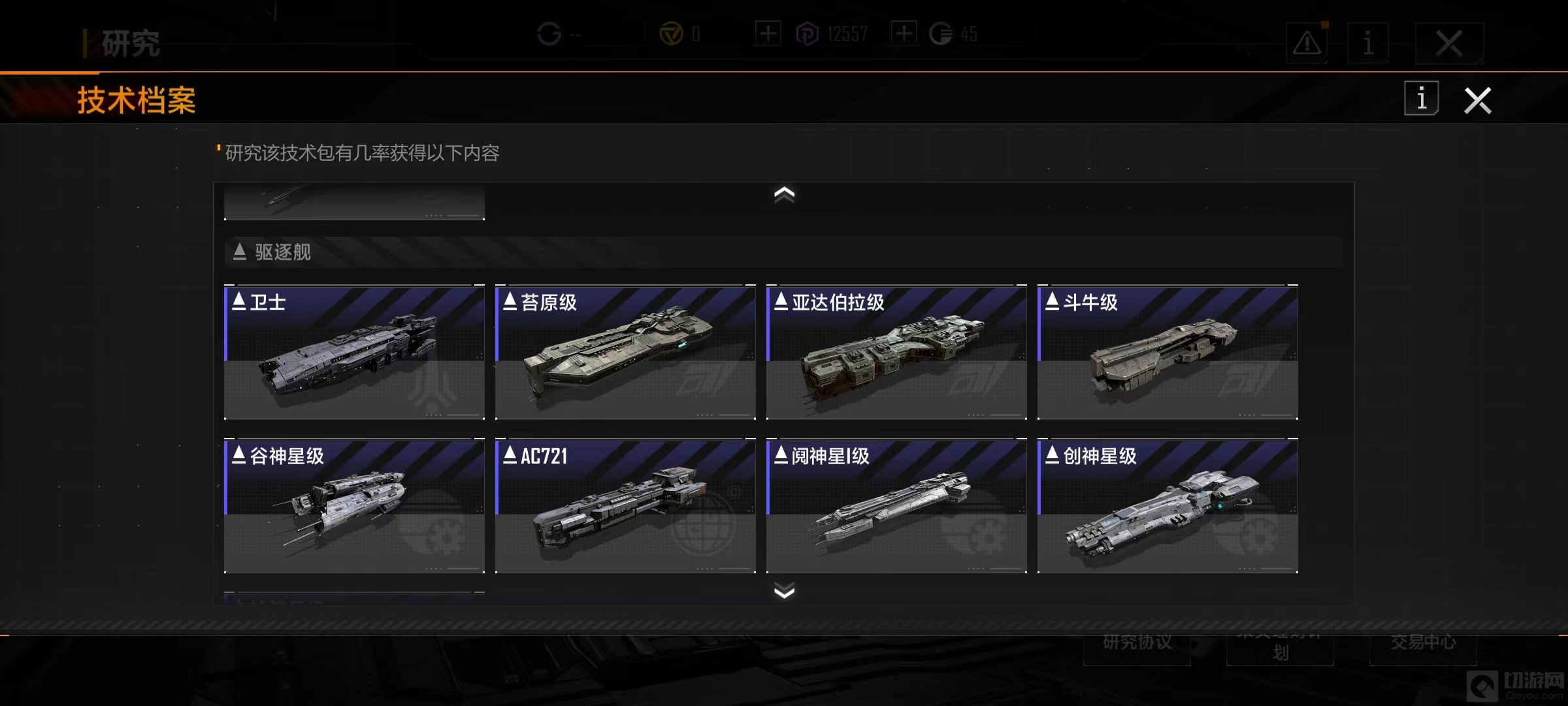Select the 卫士 destroyer card
This screenshot has width=1568, height=706.
pos(354,352)
